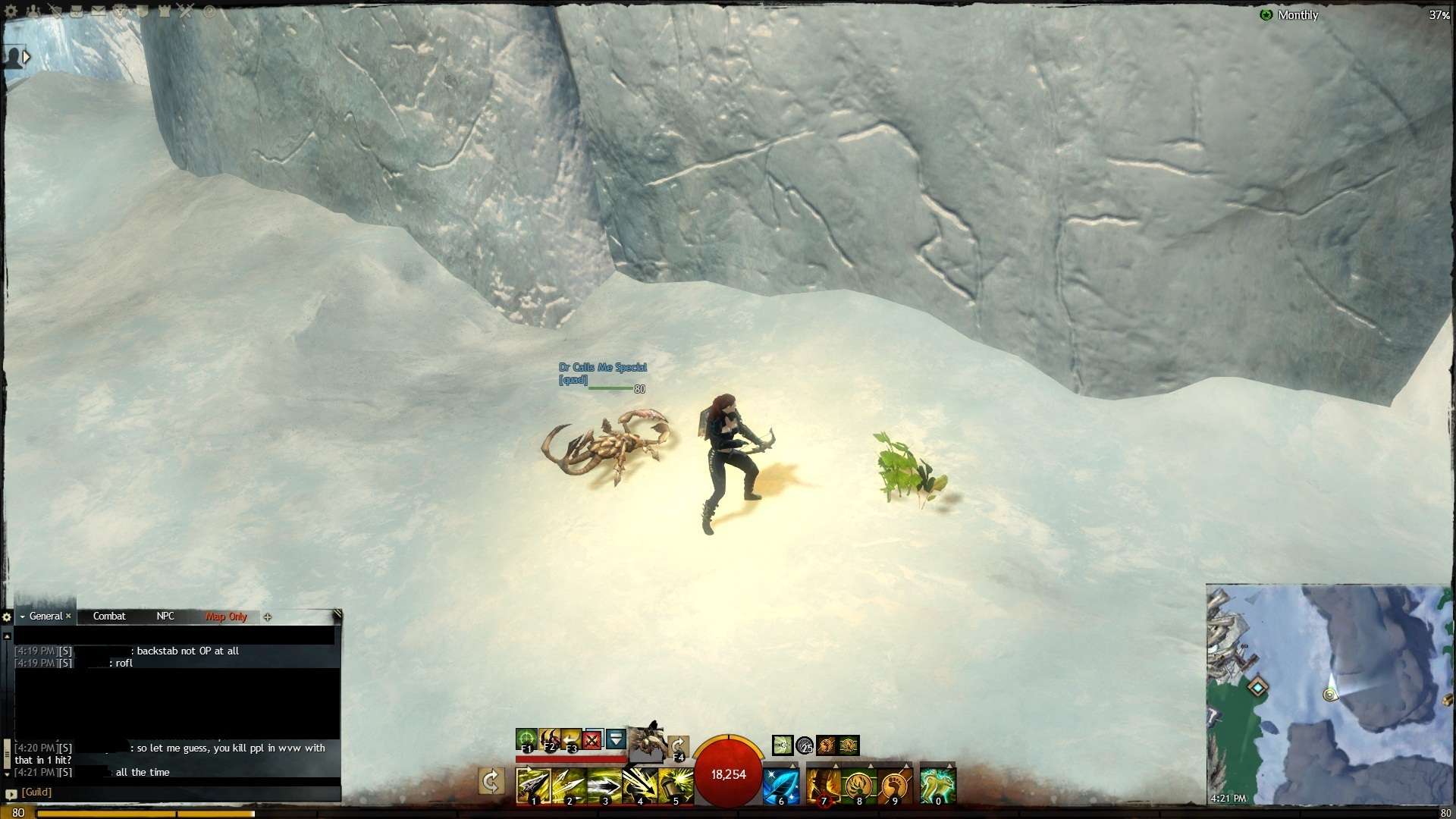Click the minimap
Viewport: 1456px width, 819px height.
click(1329, 694)
